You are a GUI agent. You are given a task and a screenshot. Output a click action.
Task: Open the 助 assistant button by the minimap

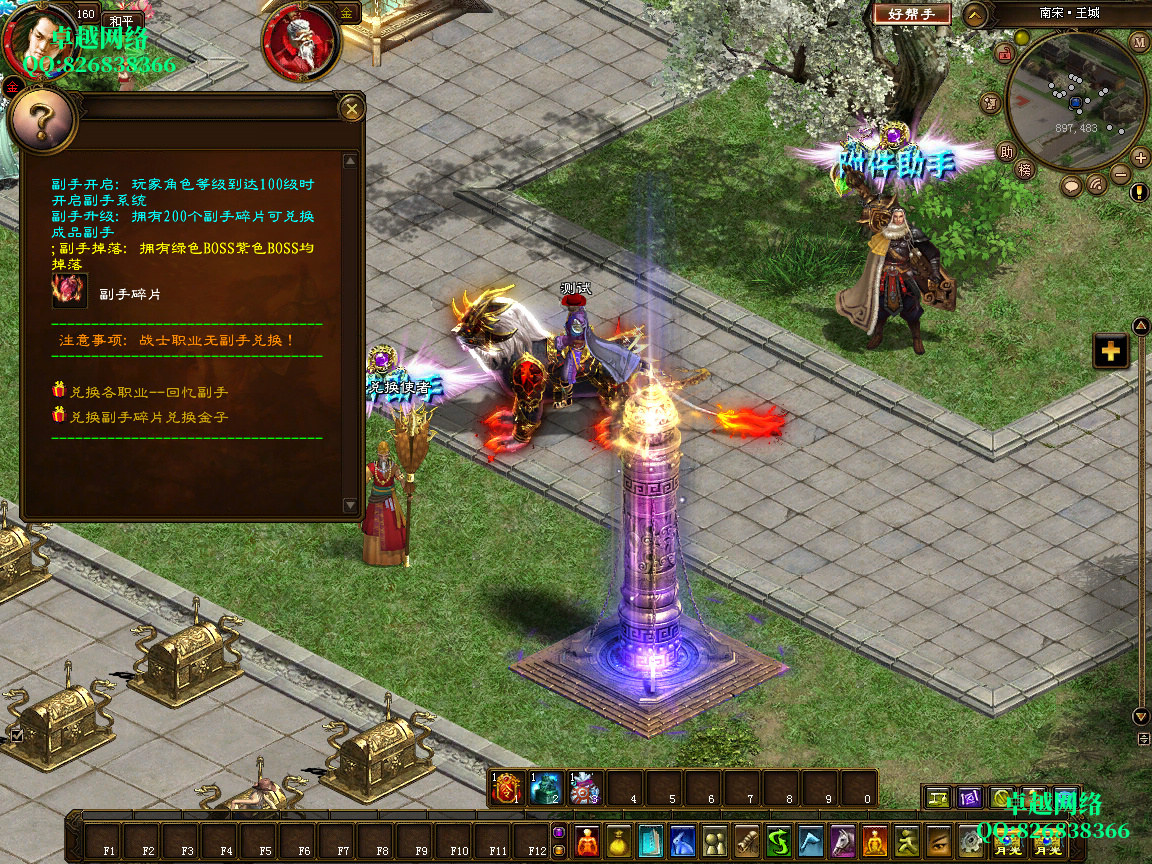pos(1007,152)
